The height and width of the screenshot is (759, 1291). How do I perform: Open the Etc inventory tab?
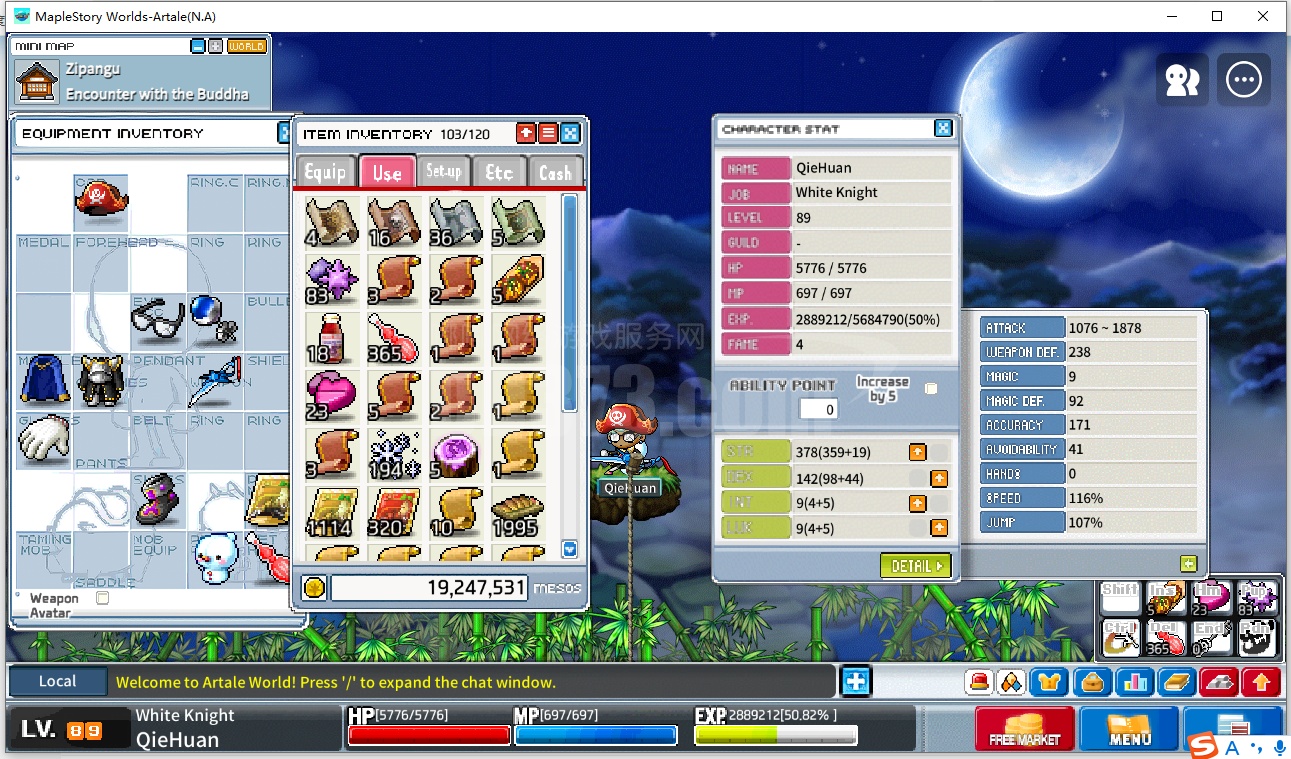pyautogui.click(x=498, y=172)
